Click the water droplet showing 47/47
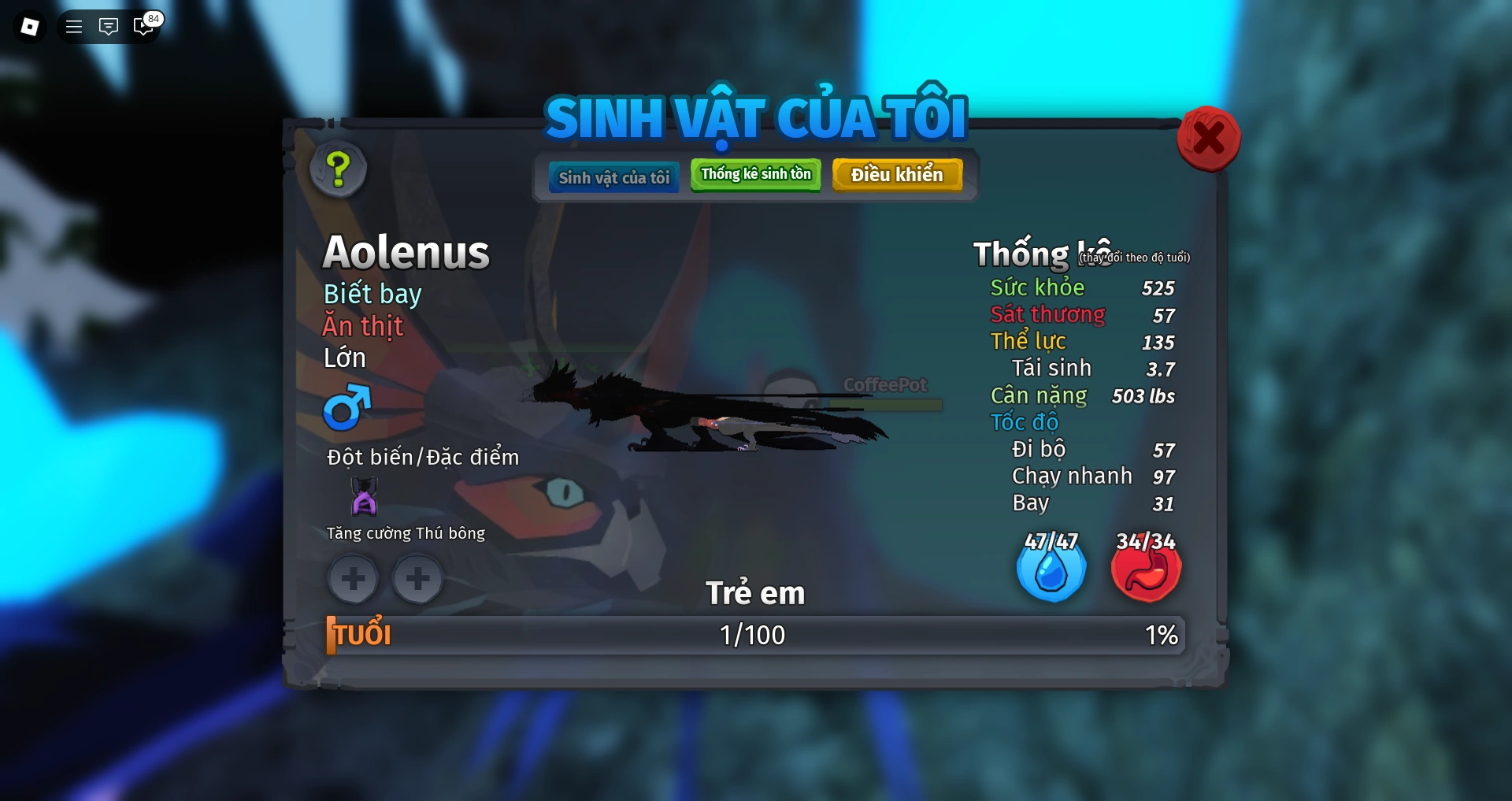The width and height of the screenshot is (1512, 801). pyautogui.click(x=1051, y=567)
